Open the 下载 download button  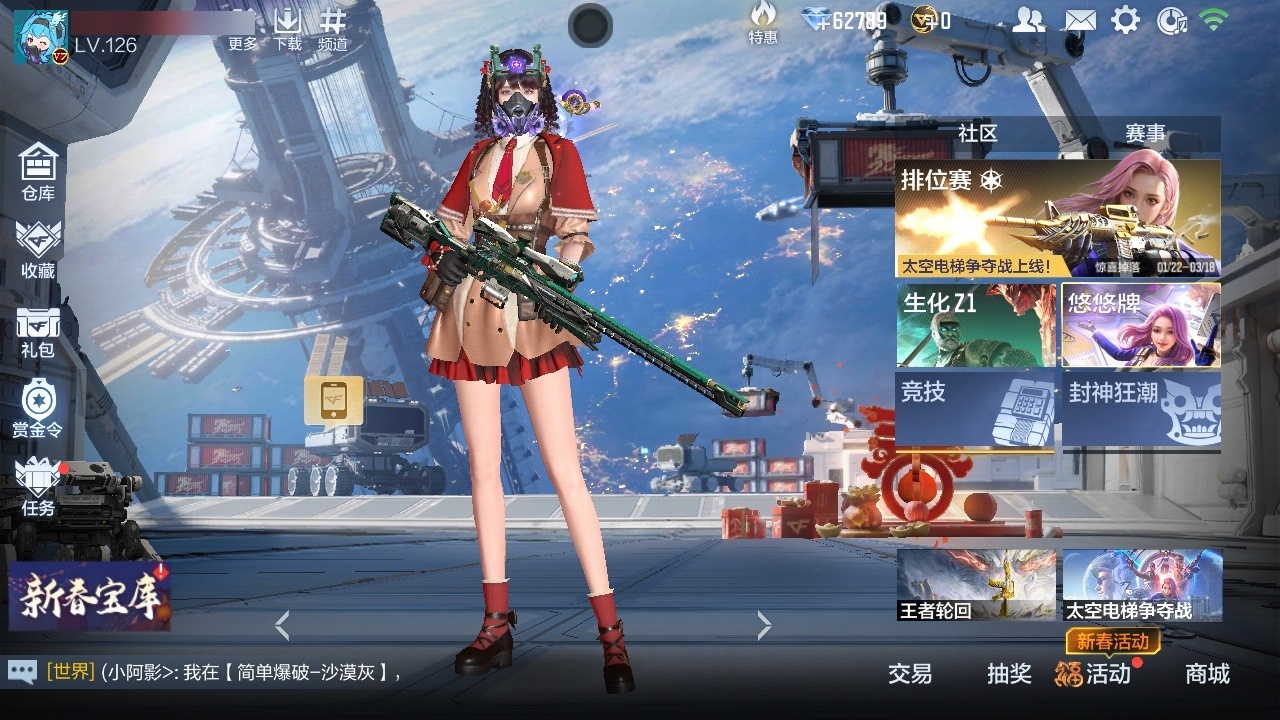tap(287, 29)
